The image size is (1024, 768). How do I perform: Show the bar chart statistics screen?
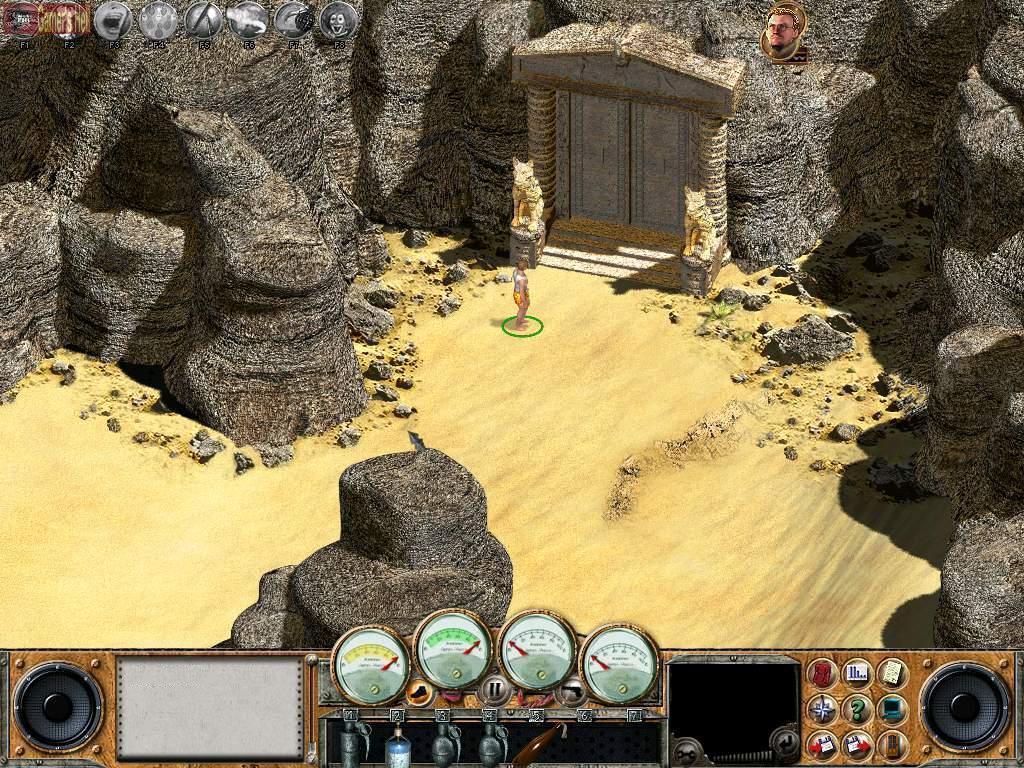point(857,674)
